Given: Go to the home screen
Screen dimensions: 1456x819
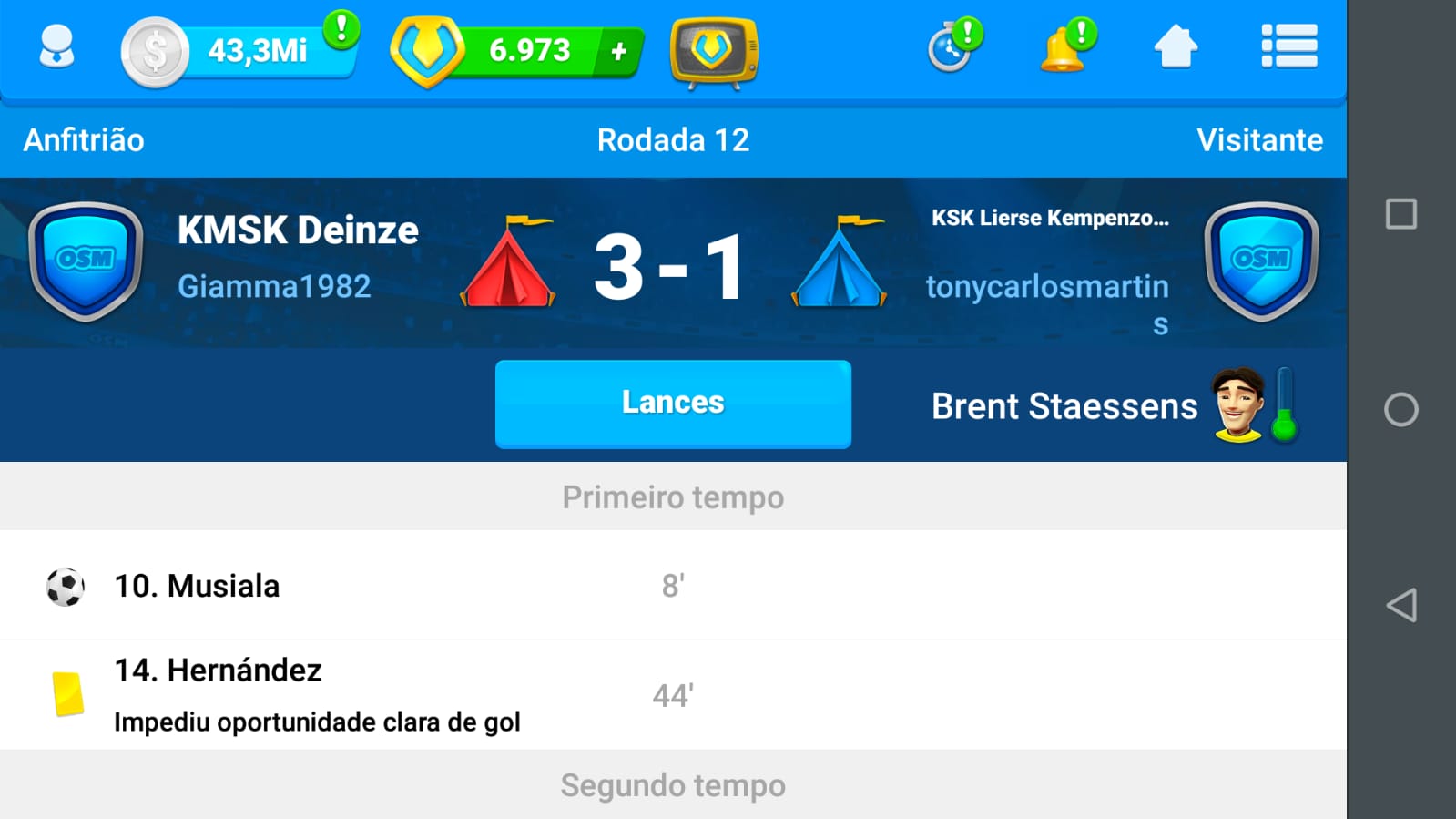Looking at the screenshot, I should [x=1176, y=47].
